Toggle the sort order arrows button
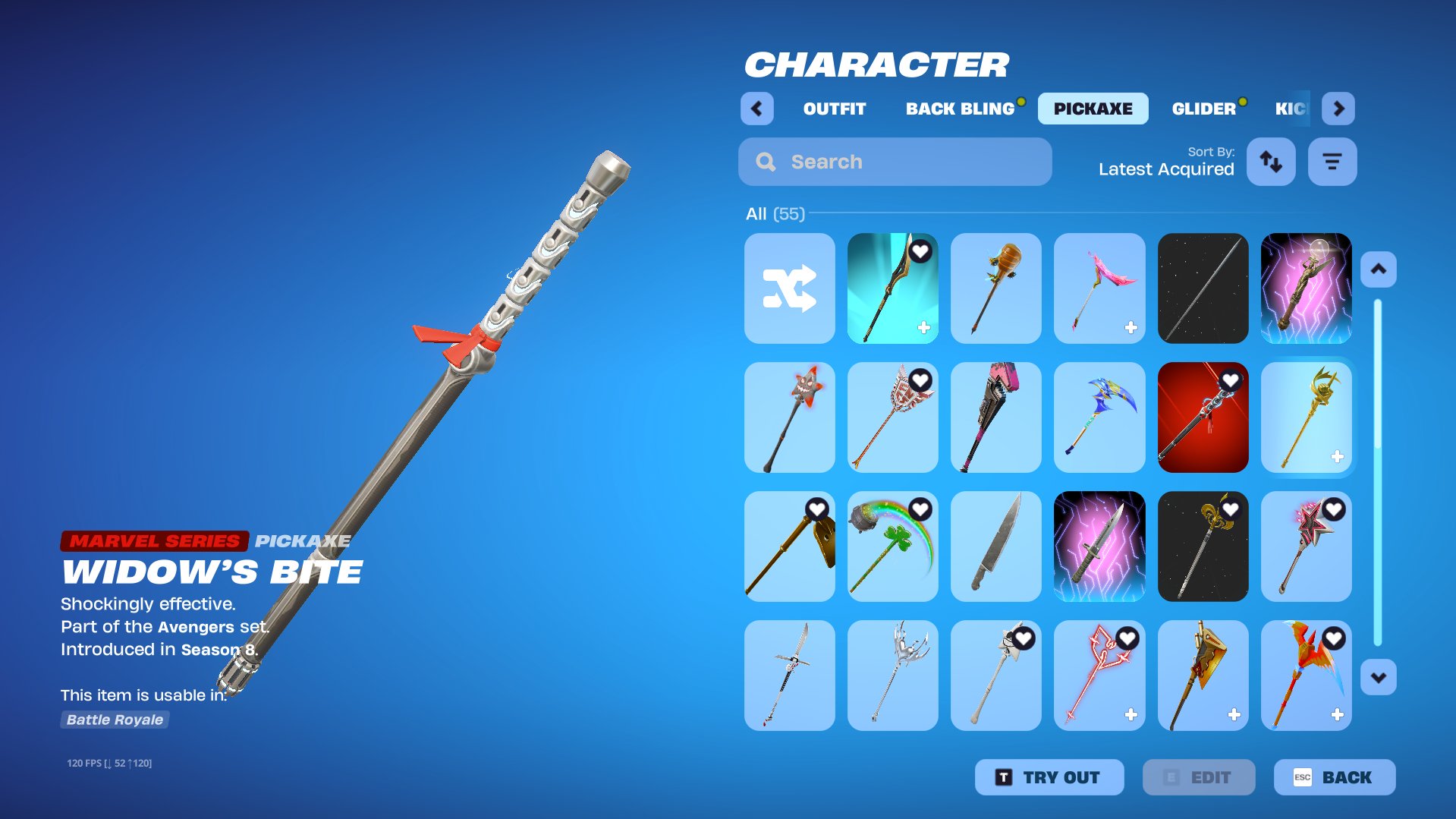This screenshot has width=1456, height=819. tap(1271, 162)
